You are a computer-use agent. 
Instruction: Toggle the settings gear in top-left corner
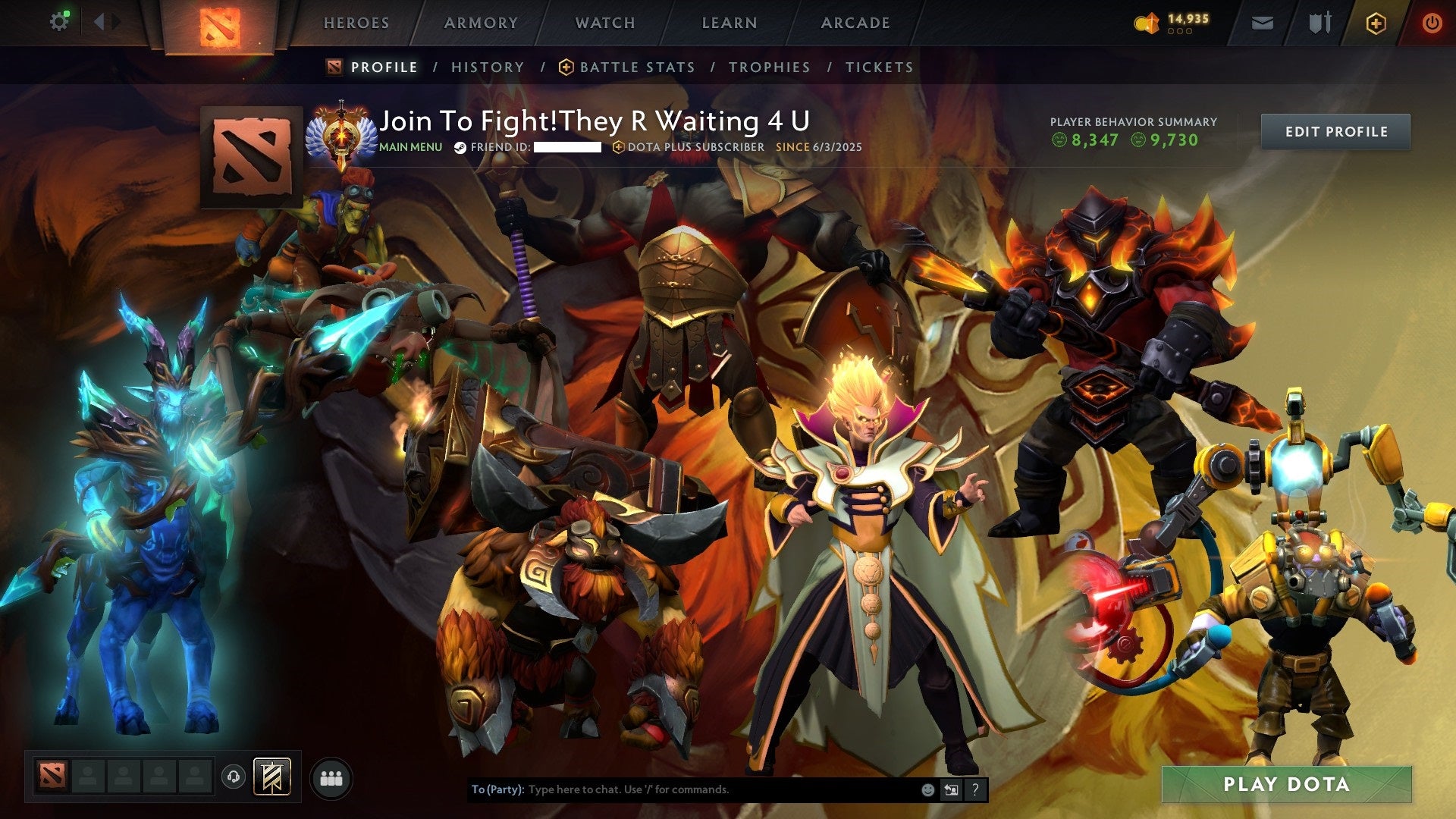(x=60, y=21)
